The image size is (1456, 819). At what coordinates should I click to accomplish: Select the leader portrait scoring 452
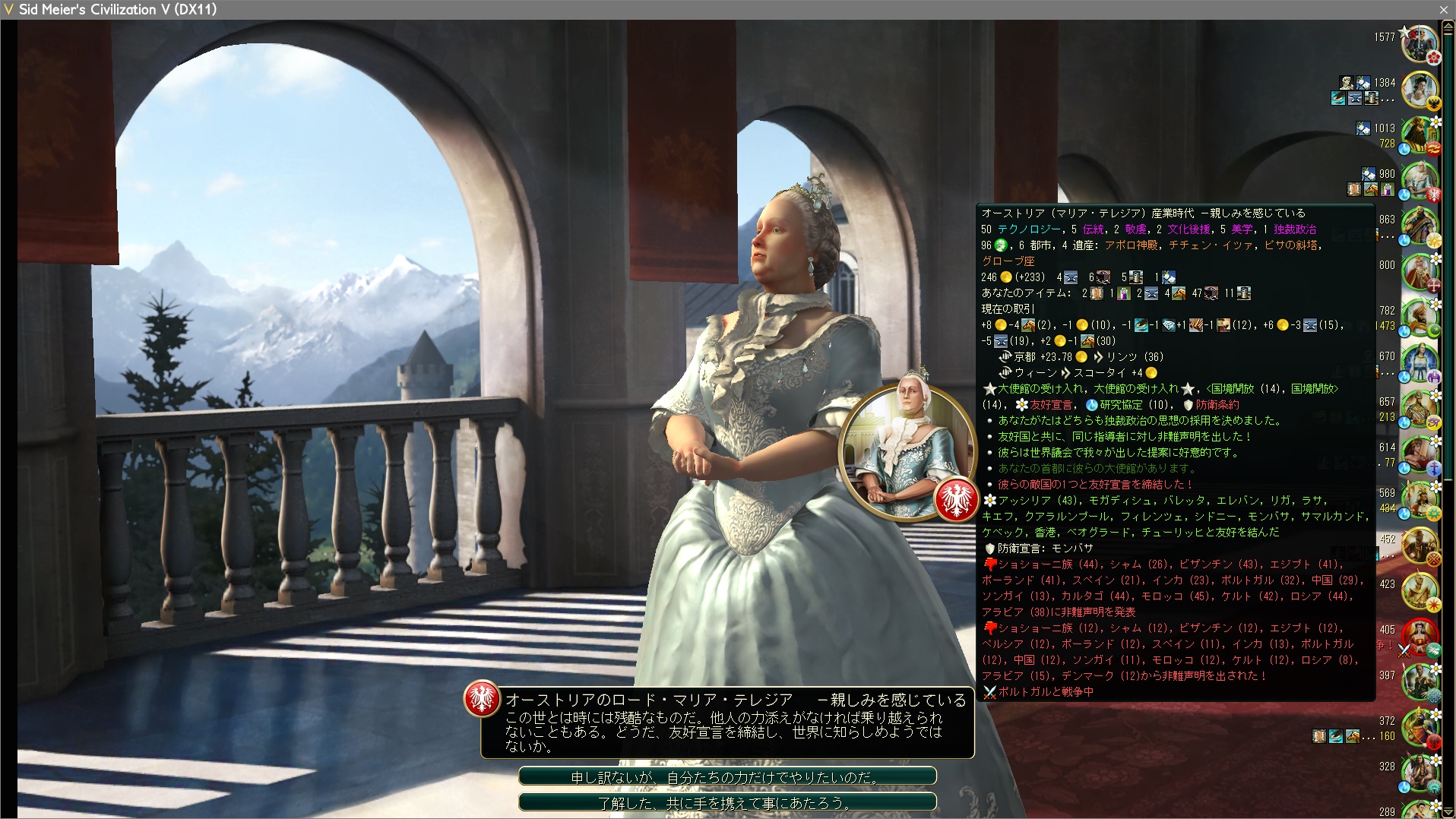click(x=1419, y=545)
